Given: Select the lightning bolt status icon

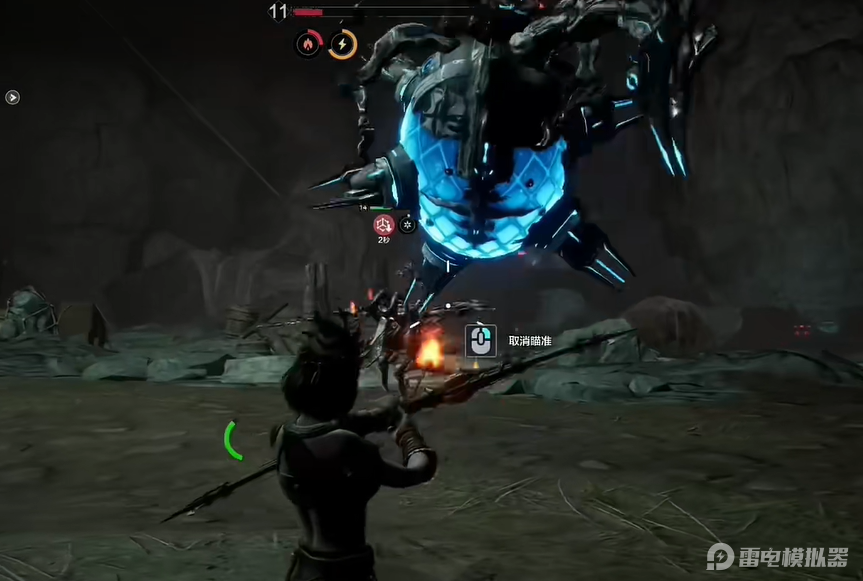Looking at the screenshot, I should (343, 44).
